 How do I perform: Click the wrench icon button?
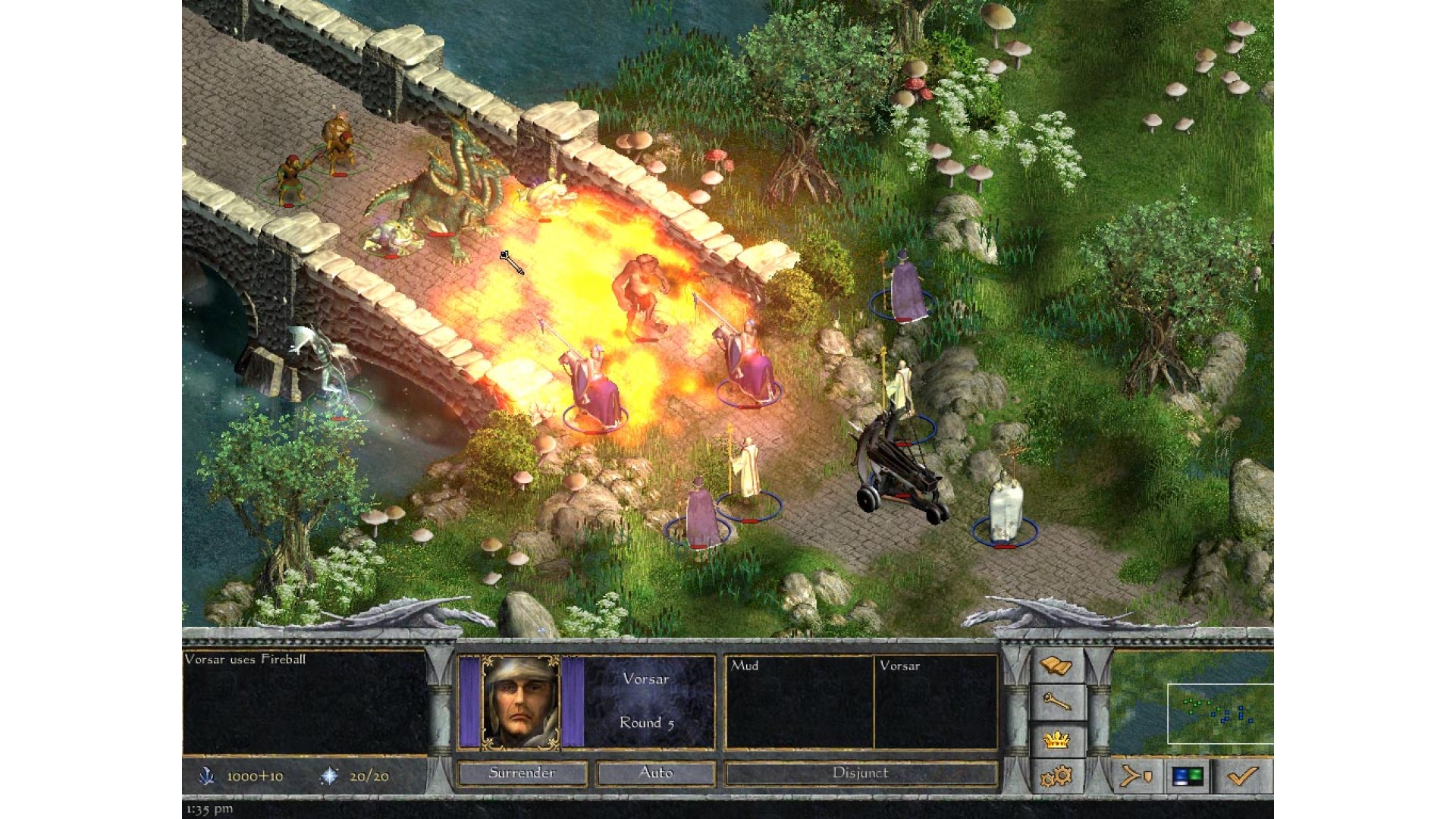coord(1056,704)
